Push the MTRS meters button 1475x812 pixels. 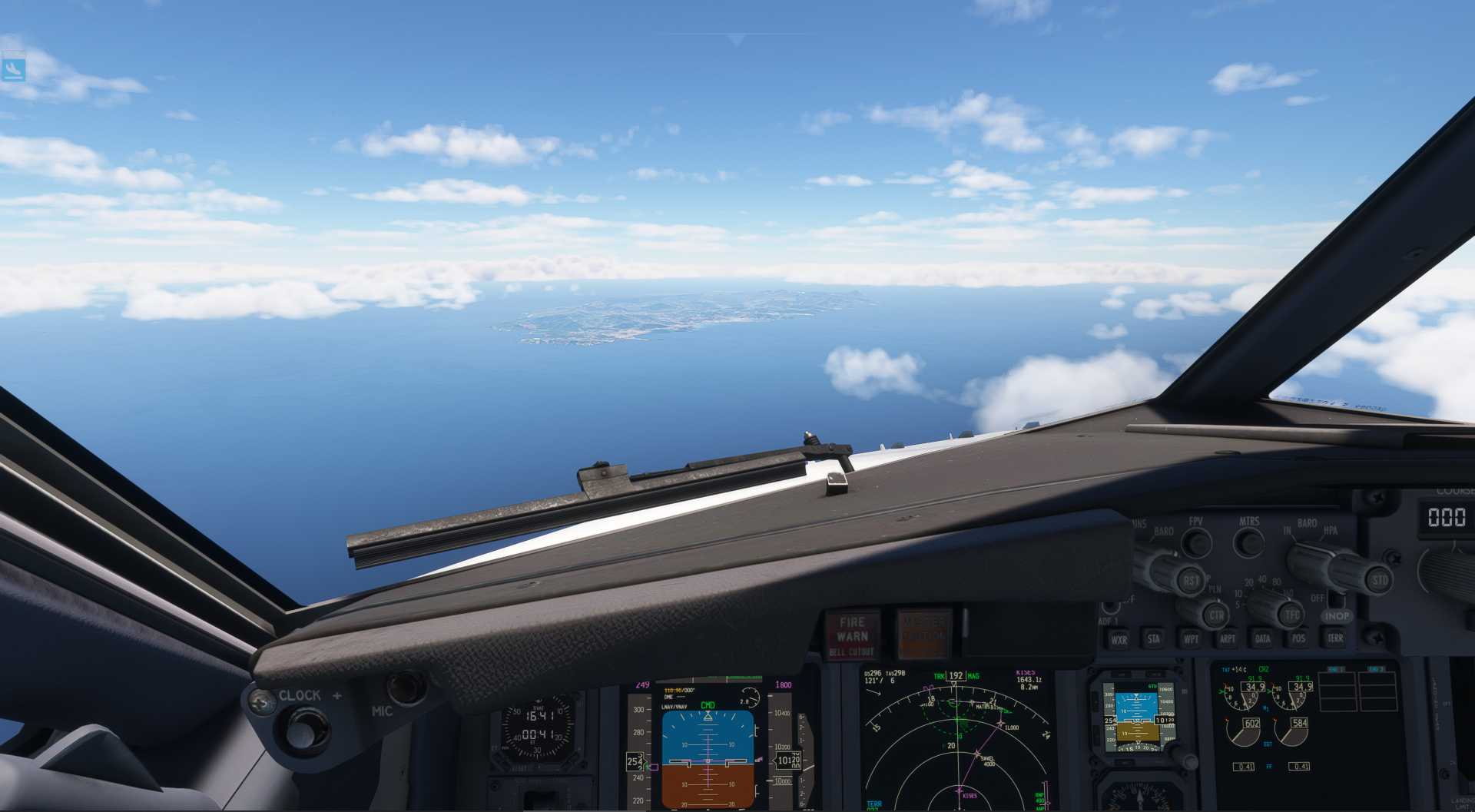(1249, 542)
